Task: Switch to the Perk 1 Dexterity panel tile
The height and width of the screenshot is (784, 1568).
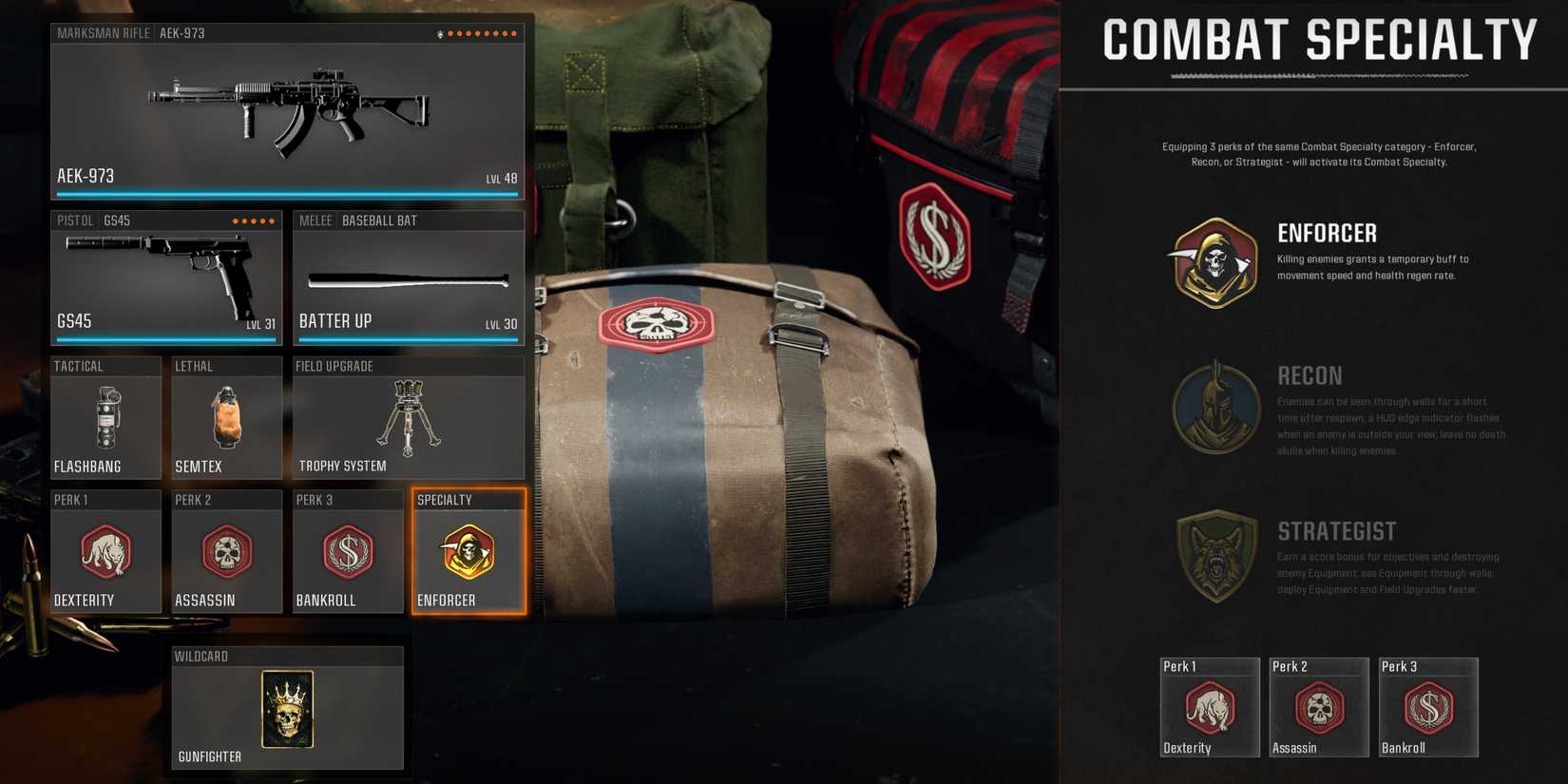Action: (1210, 707)
